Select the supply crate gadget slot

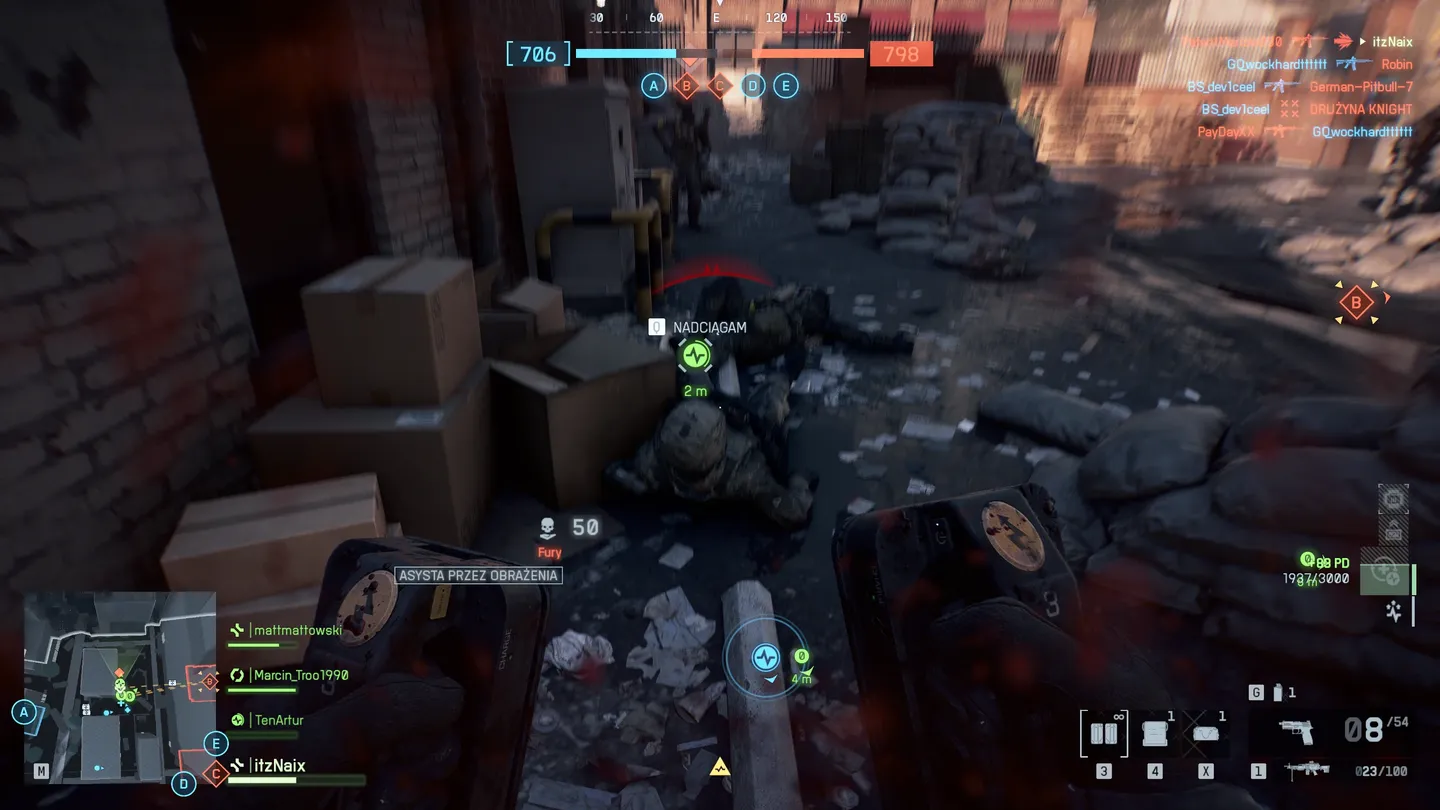coord(1155,733)
